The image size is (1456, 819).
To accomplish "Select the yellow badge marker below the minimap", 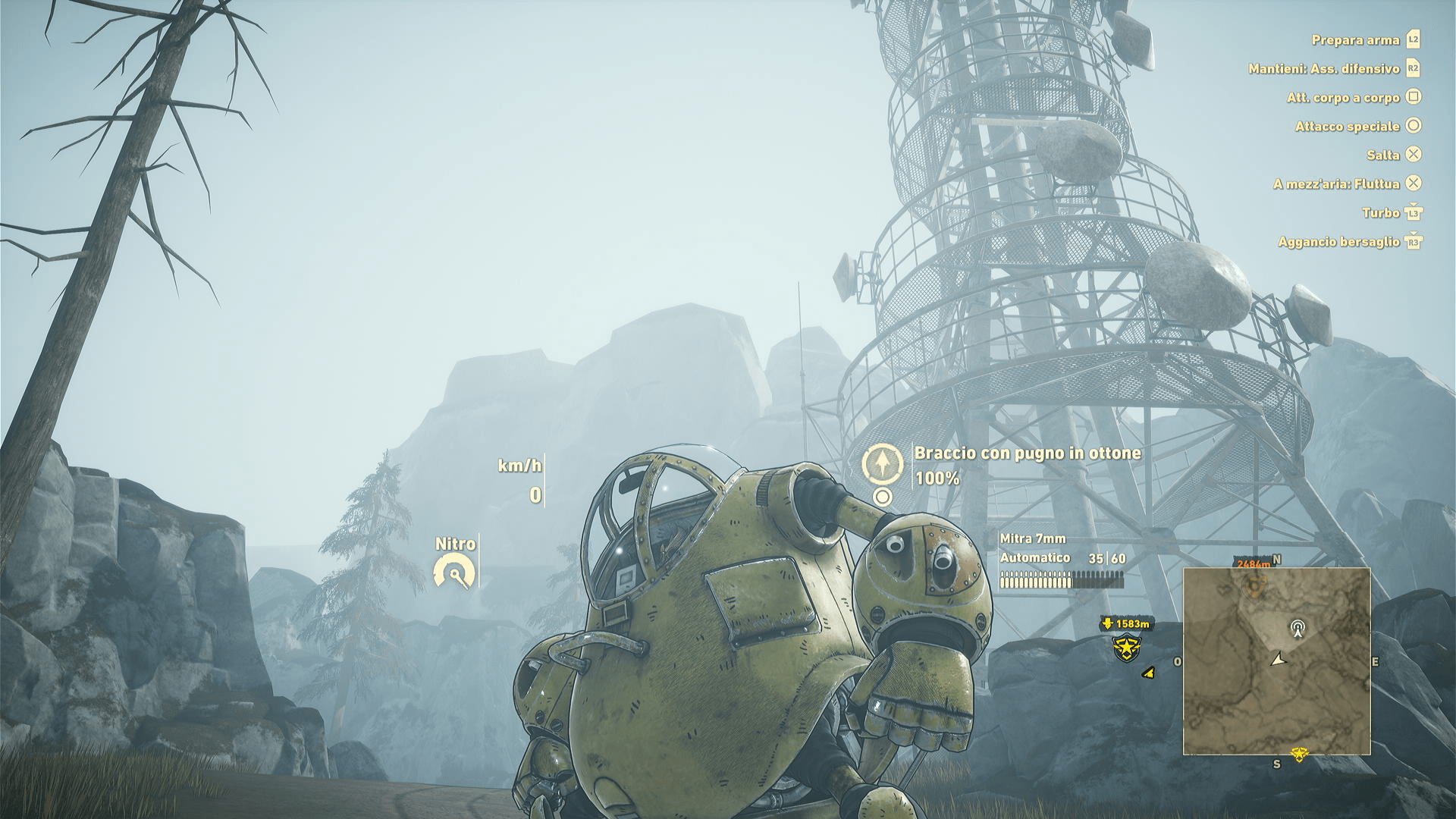I will (1299, 754).
